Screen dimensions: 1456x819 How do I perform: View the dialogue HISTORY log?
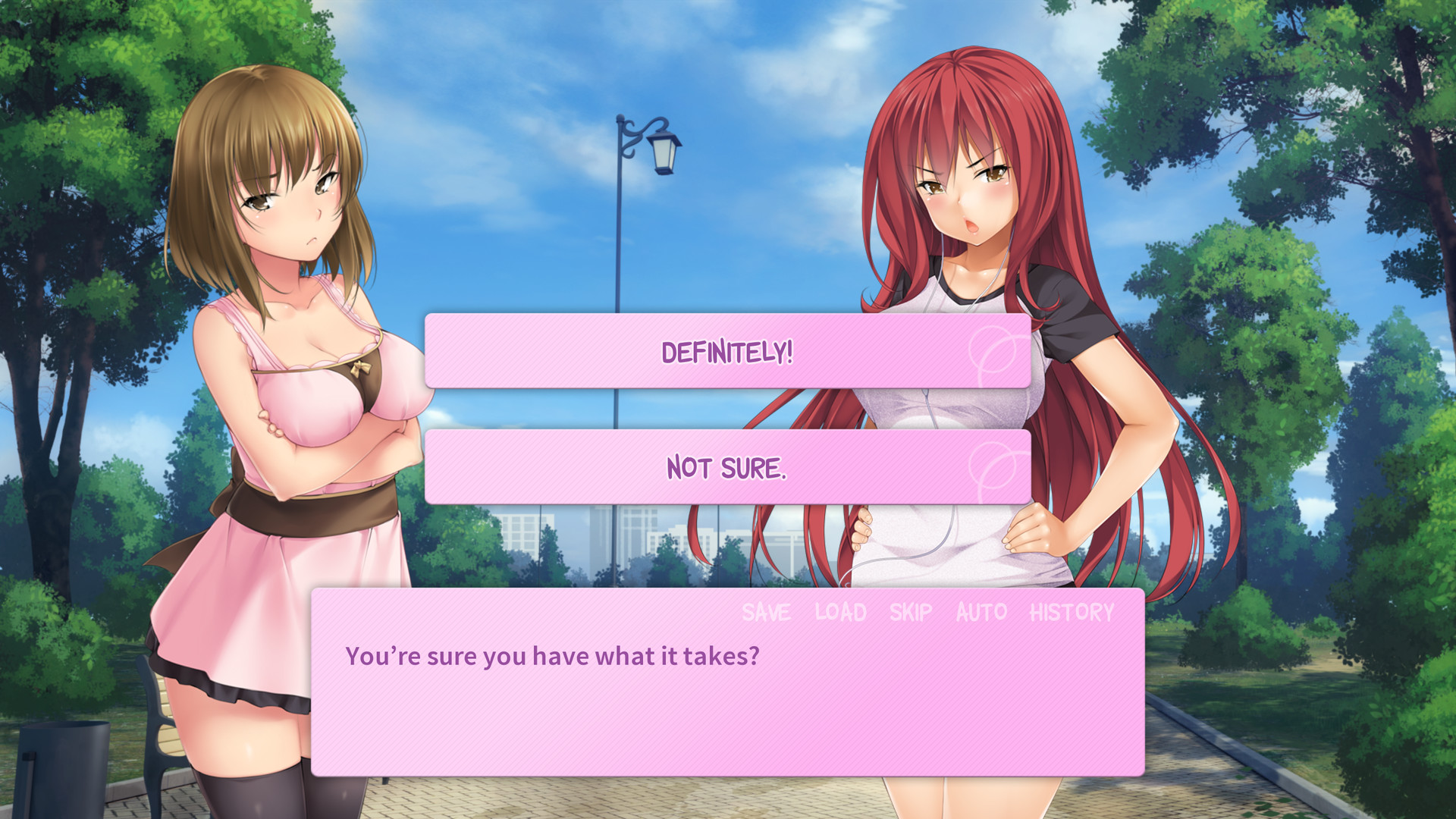[1072, 611]
